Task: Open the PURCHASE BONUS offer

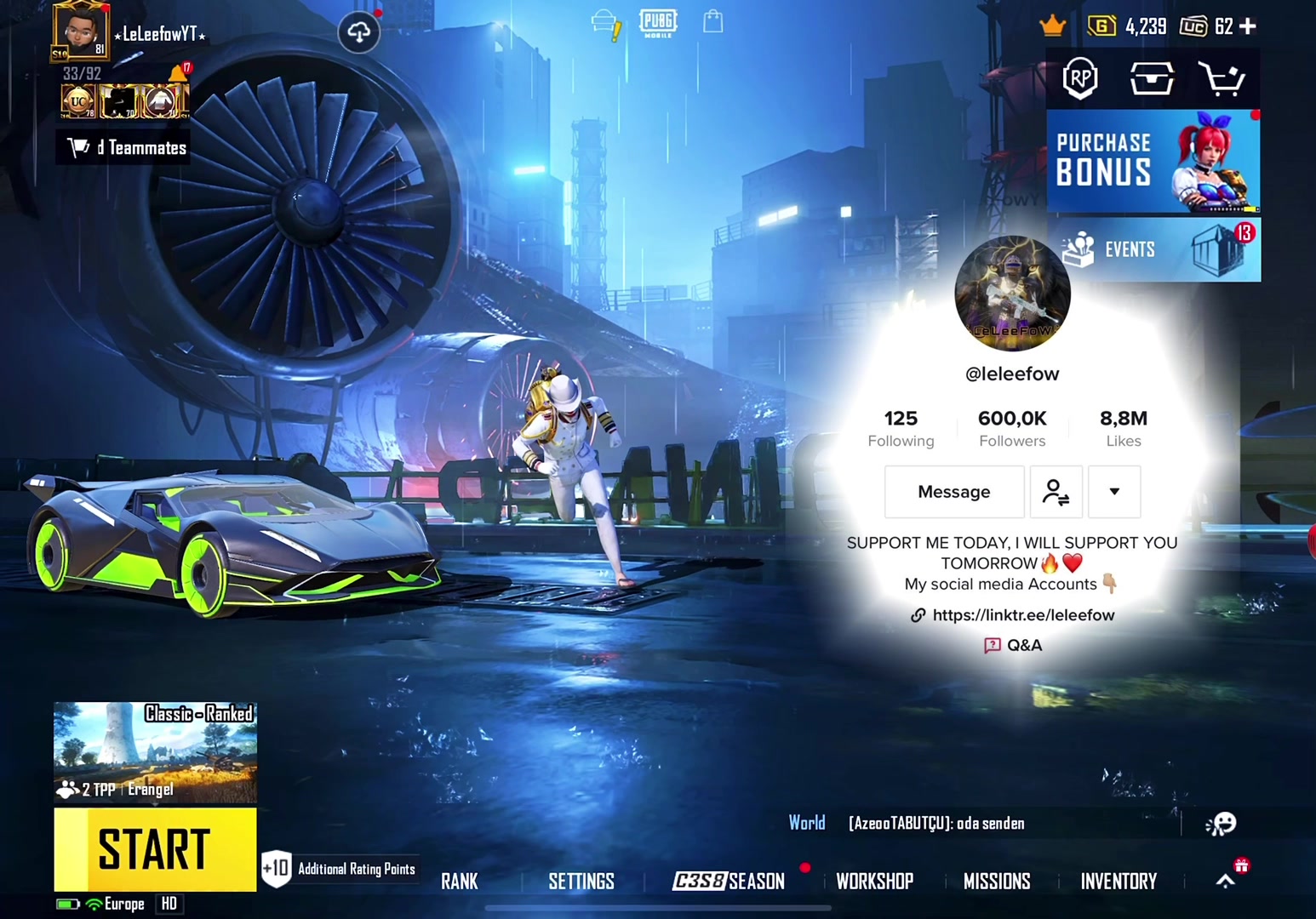Action: [1153, 161]
